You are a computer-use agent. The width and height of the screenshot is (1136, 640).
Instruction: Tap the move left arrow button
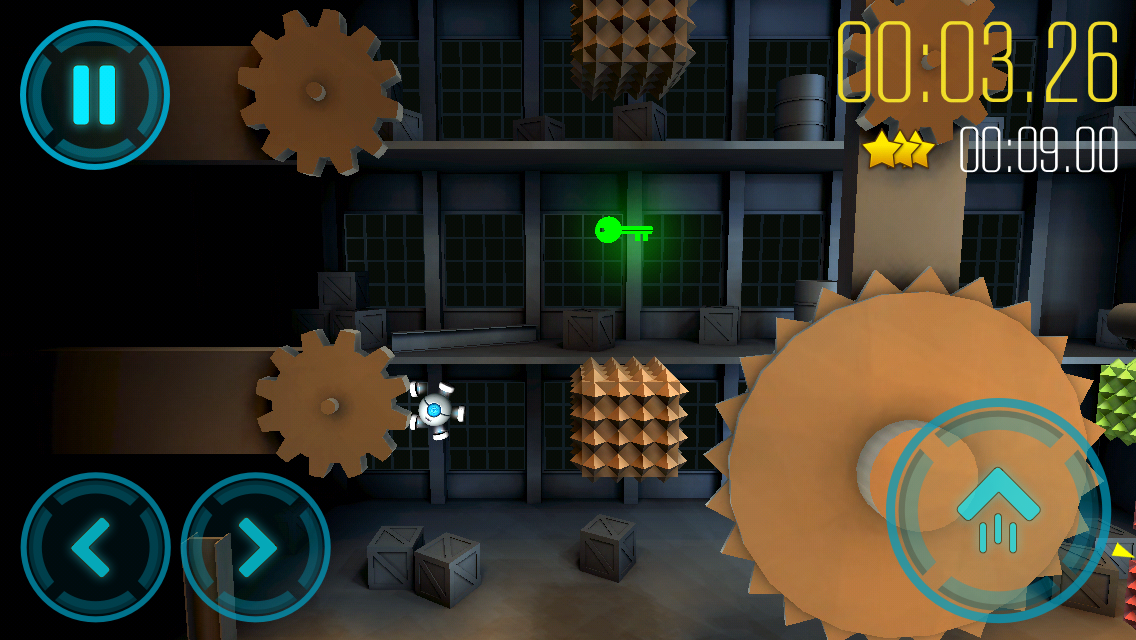click(95, 547)
